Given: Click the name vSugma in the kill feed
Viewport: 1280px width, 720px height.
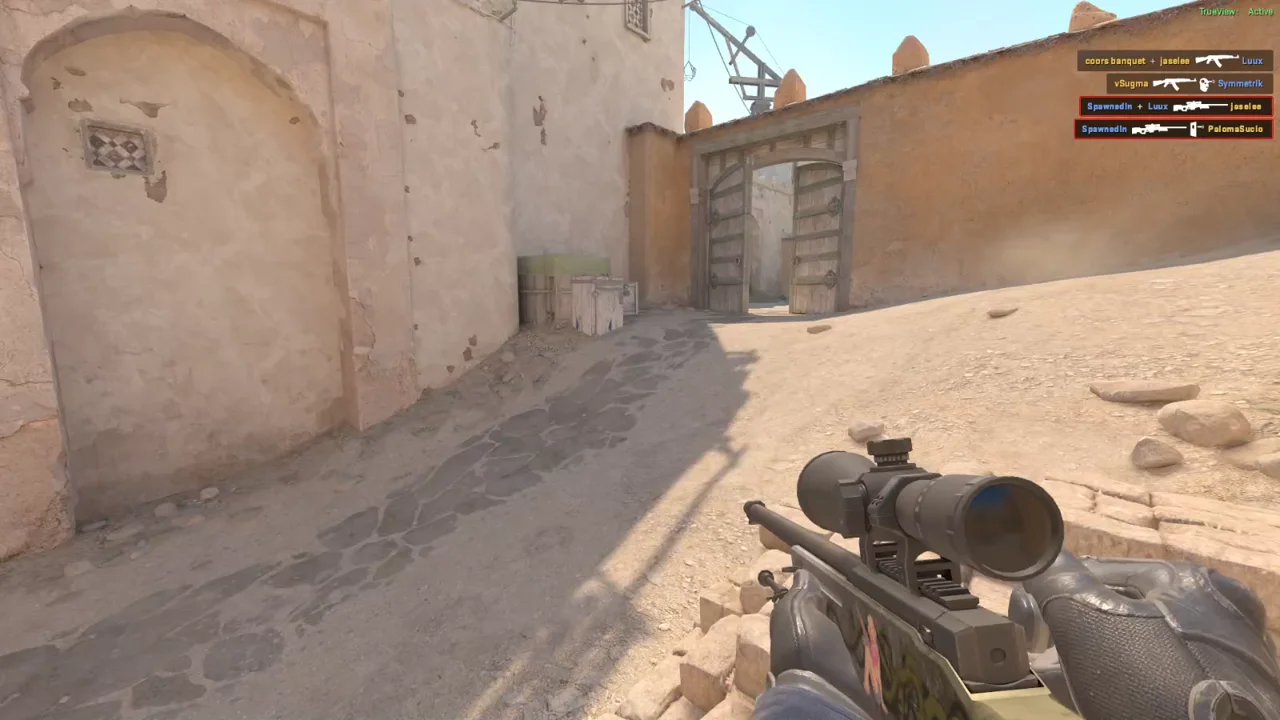Looking at the screenshot, I should (x=1131, y=84).
